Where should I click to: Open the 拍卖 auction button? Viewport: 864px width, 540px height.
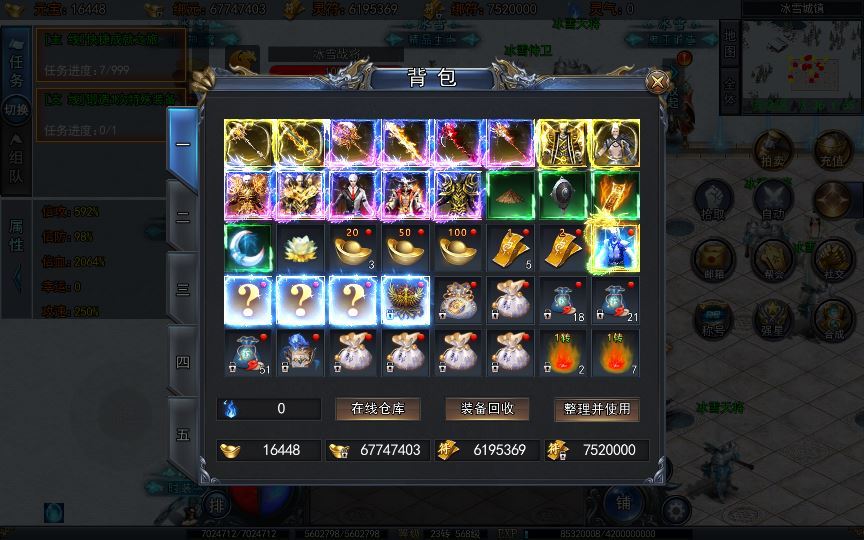[772, 149]
